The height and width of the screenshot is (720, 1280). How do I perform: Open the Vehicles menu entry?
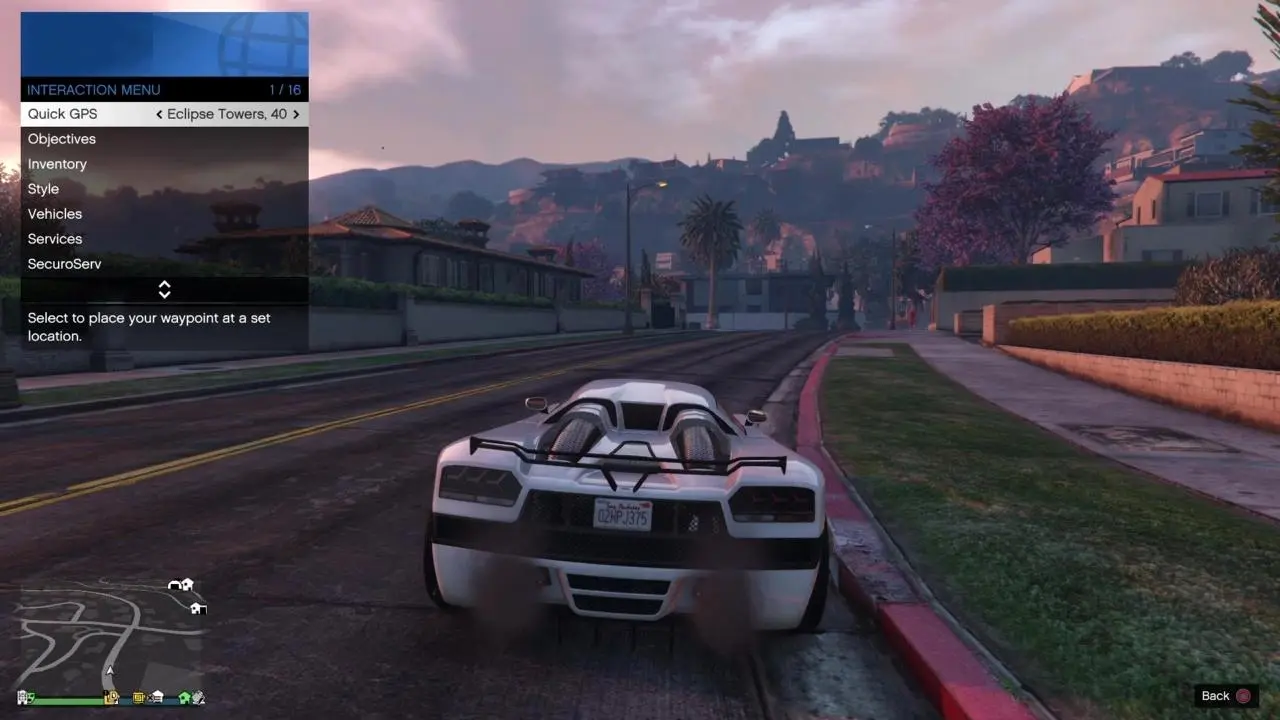coord(55,214)
